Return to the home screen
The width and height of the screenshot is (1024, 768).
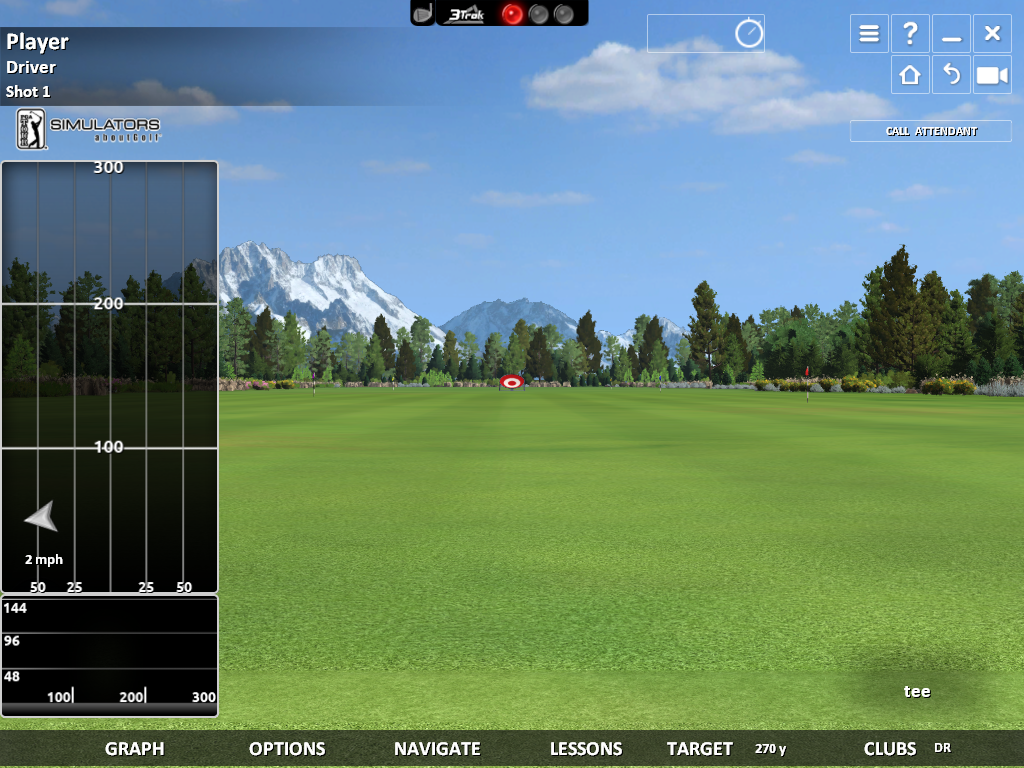[x=910, y=75]
